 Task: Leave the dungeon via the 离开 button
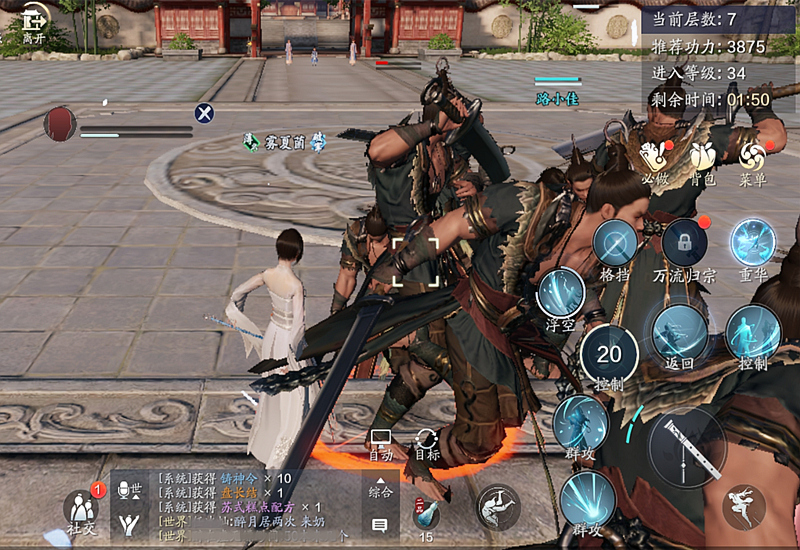coord(33,22)
